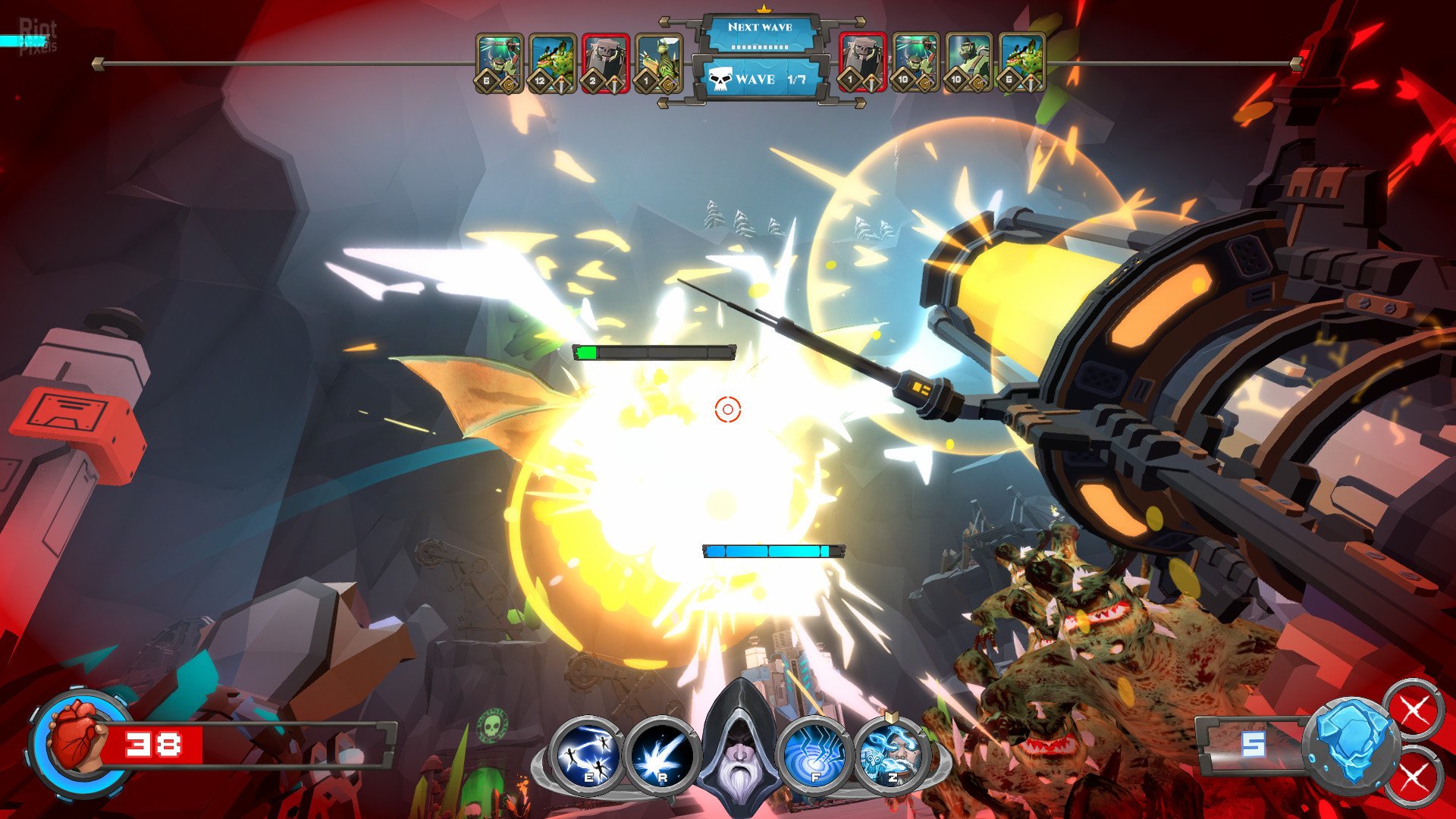Click the Next Wave button
This screenshot has height=819, width=1456.
(x=760, y=33)
